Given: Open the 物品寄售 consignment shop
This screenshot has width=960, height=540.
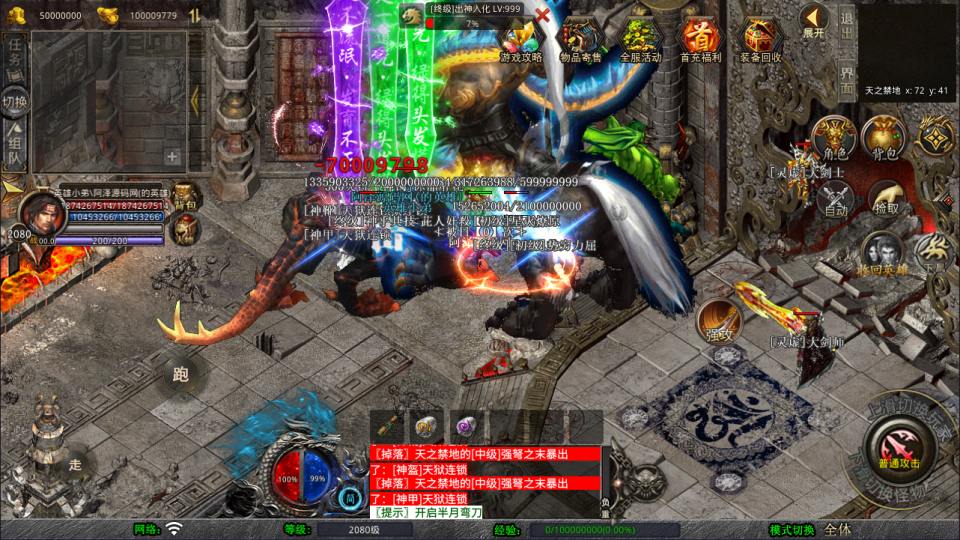Looking at the screenshot, I should [x=581, y=40].
